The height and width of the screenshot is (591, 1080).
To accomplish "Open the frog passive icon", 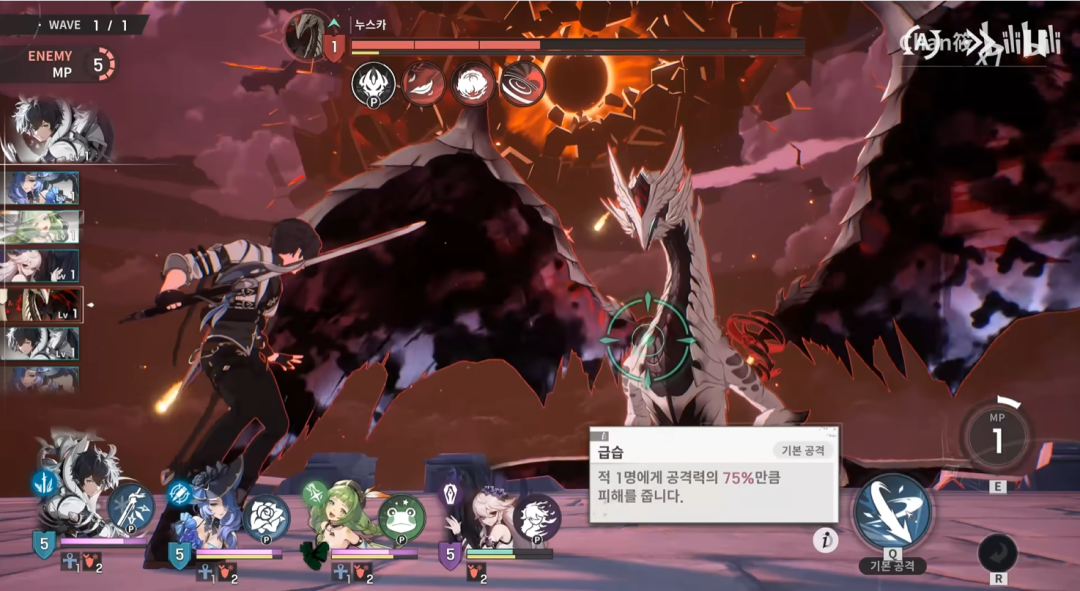I will (x=402, y=517).
